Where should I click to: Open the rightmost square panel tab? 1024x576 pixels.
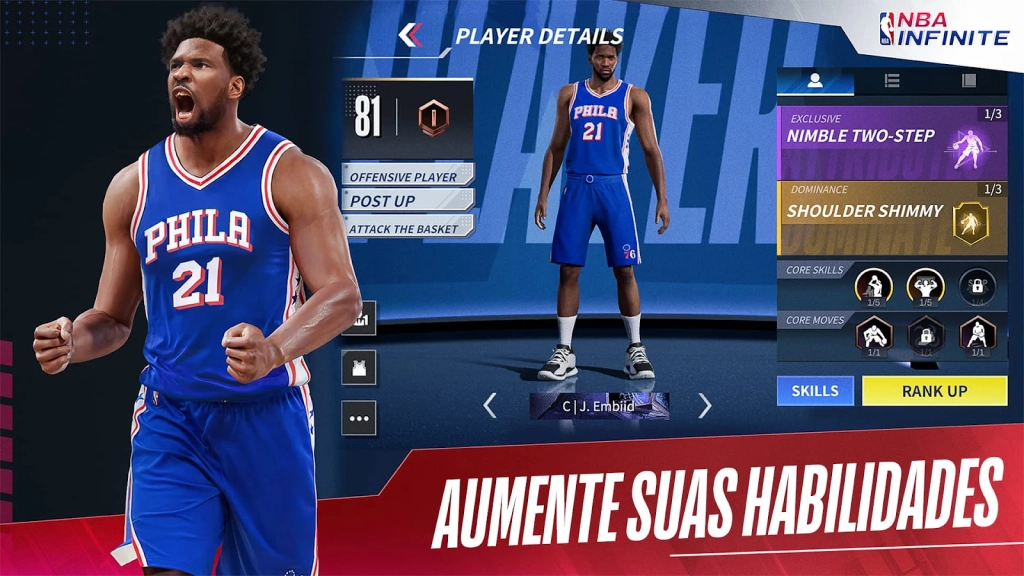tap(968, 81)
